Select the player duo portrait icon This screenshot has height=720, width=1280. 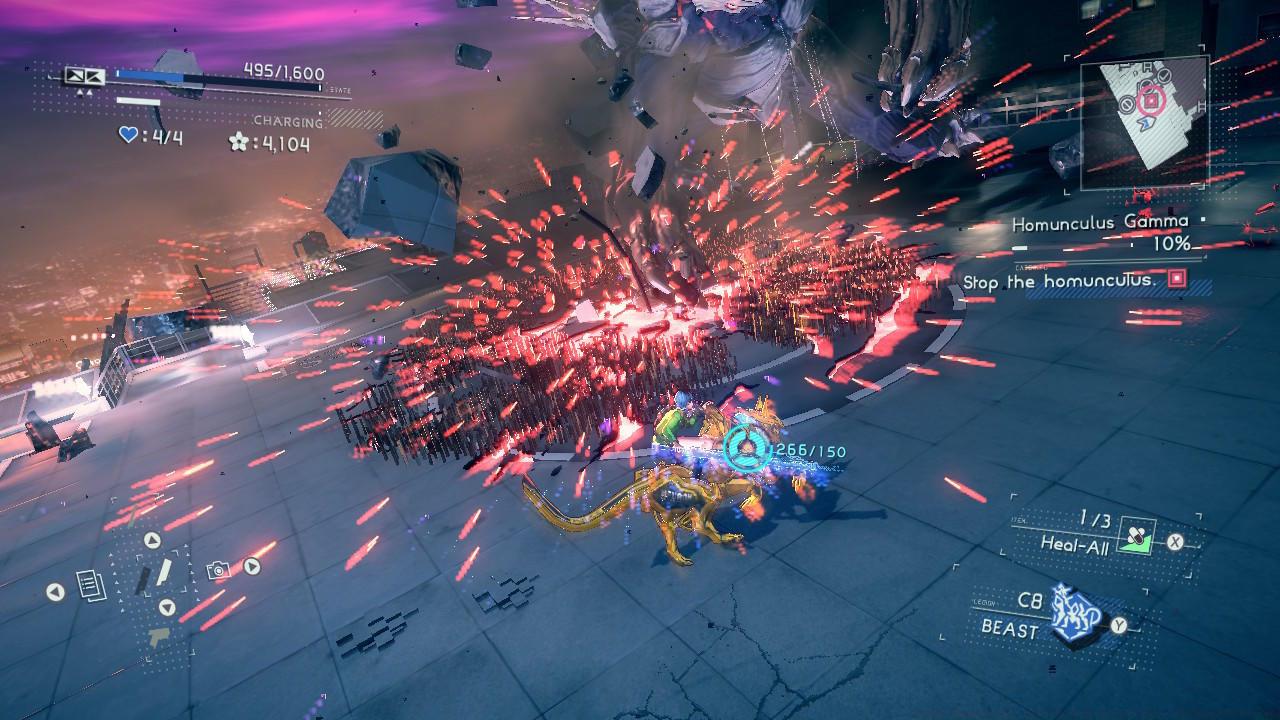pyautogui.click(x=84, y=77)
